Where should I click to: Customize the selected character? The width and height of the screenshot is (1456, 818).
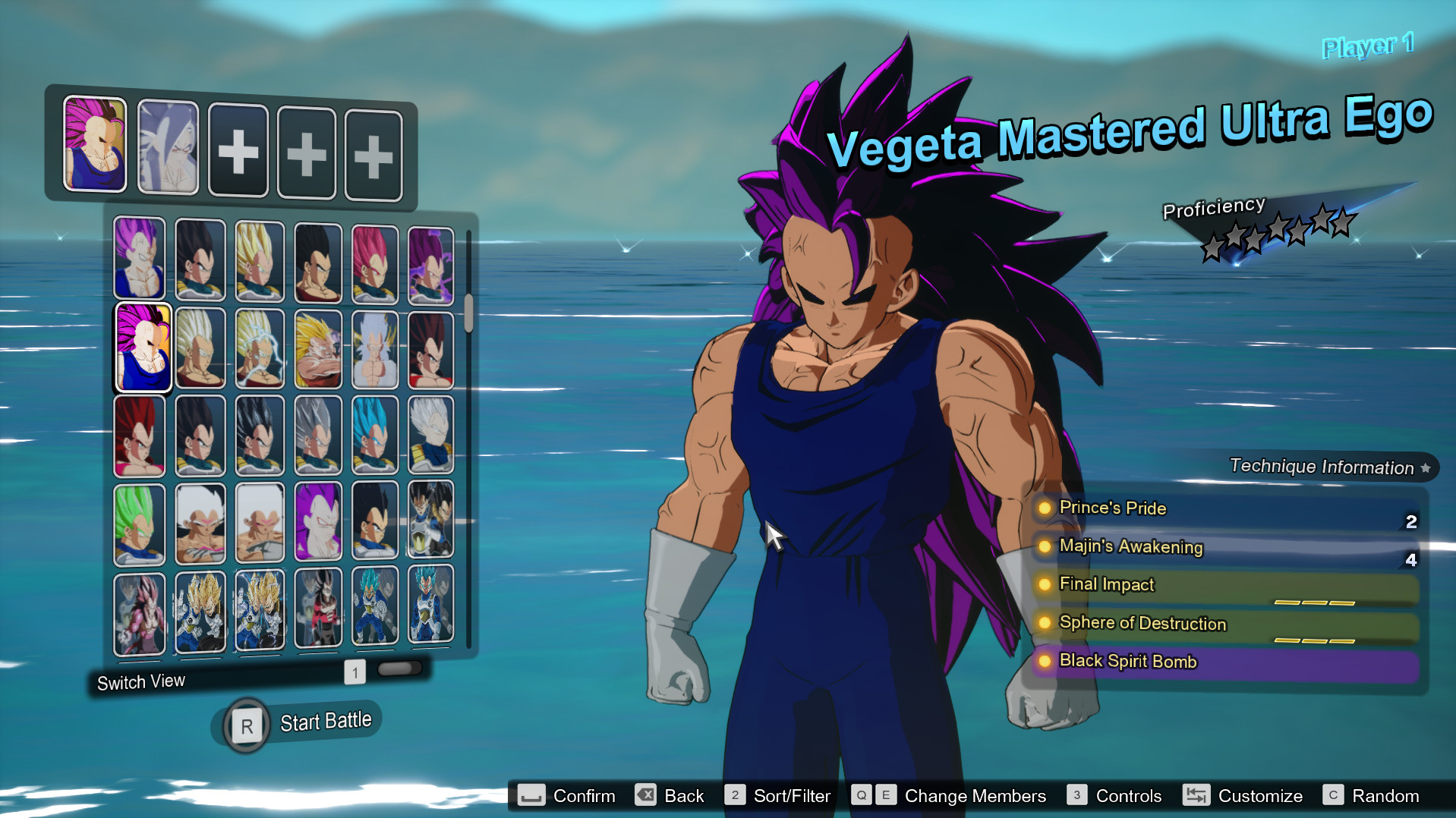pos(1243,796)
